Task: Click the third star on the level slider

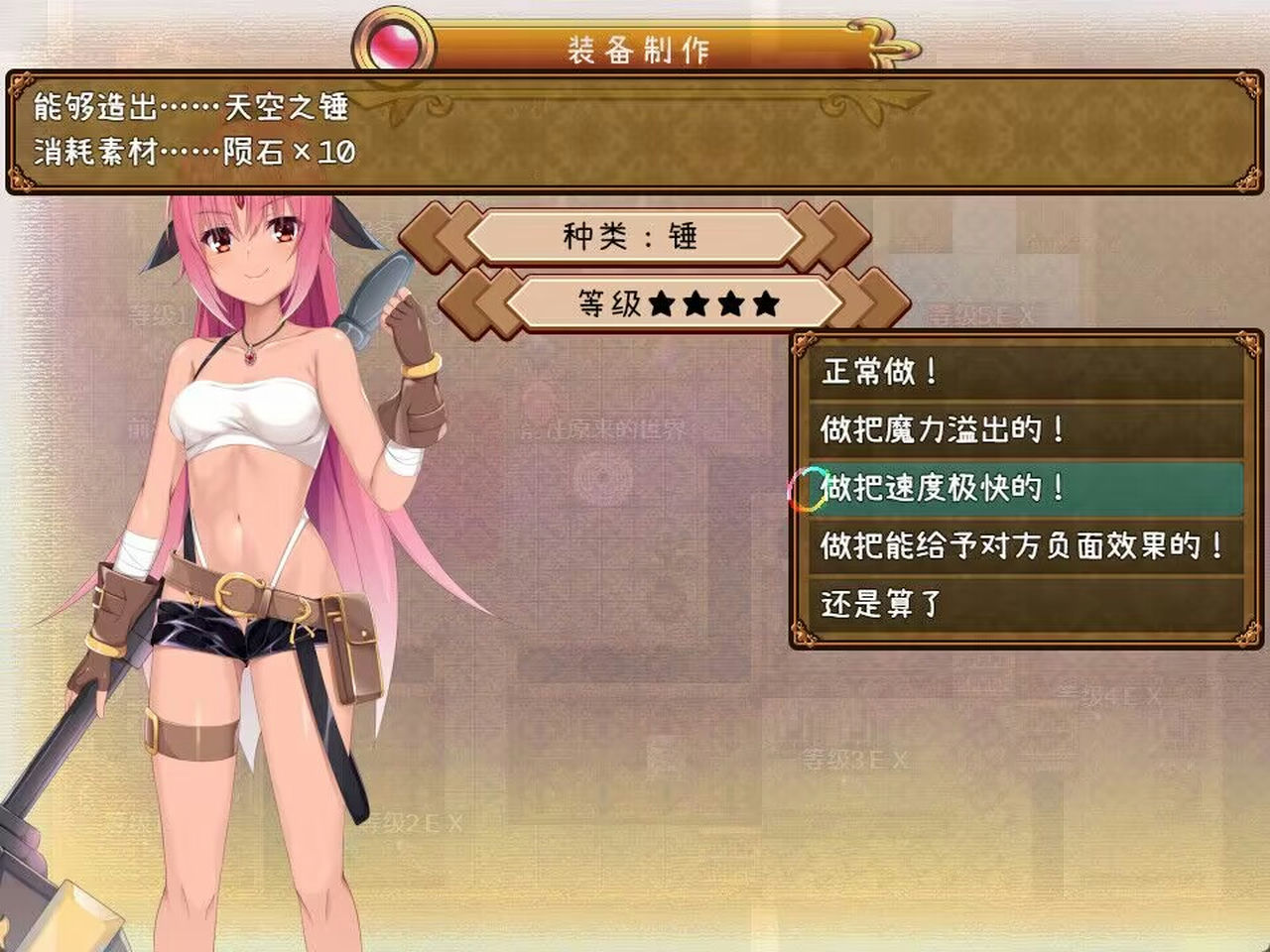Action: (x=731, y=302)
